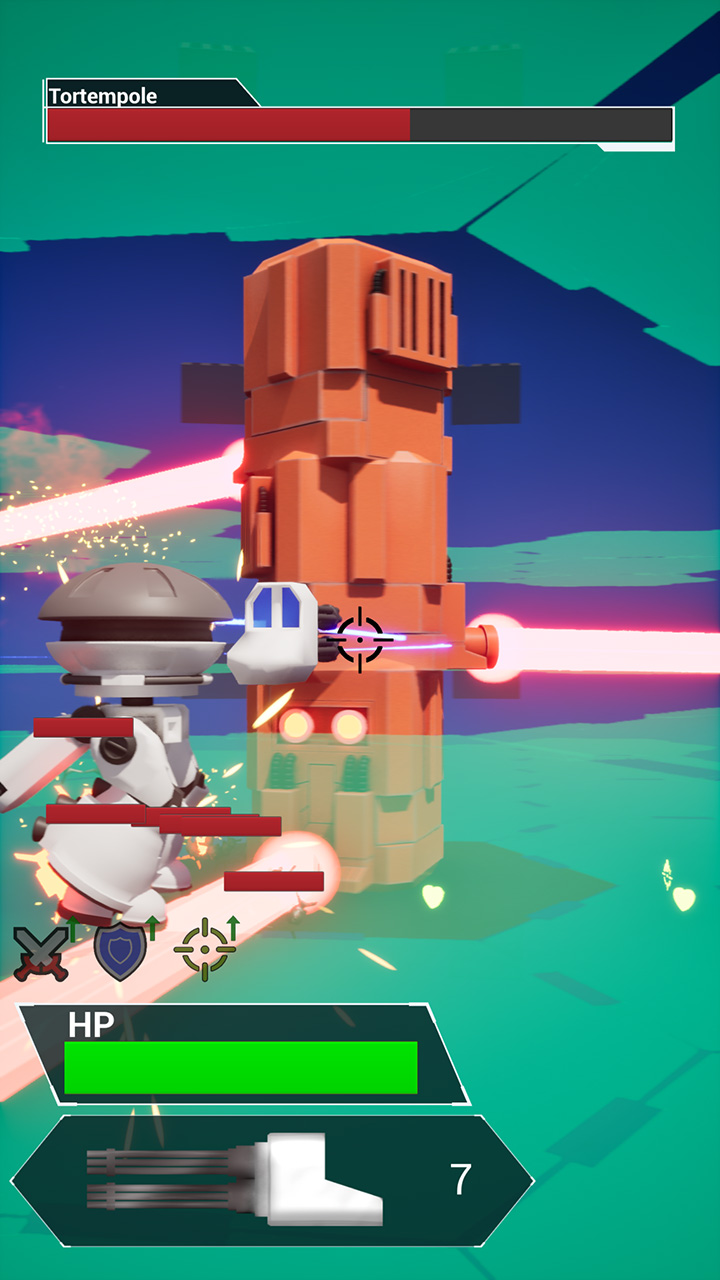Screen dimensions: 720x1280
Task: Click the crosshair accuracy buff icon
Action: (x=205, y=949)
